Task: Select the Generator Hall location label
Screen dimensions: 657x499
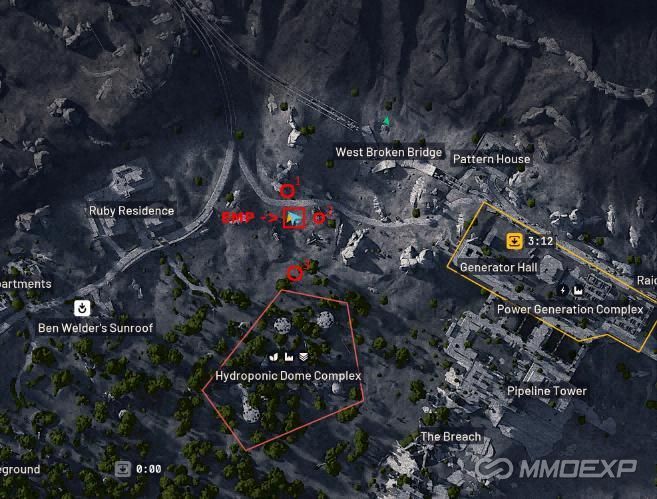Action: point(499,268)
